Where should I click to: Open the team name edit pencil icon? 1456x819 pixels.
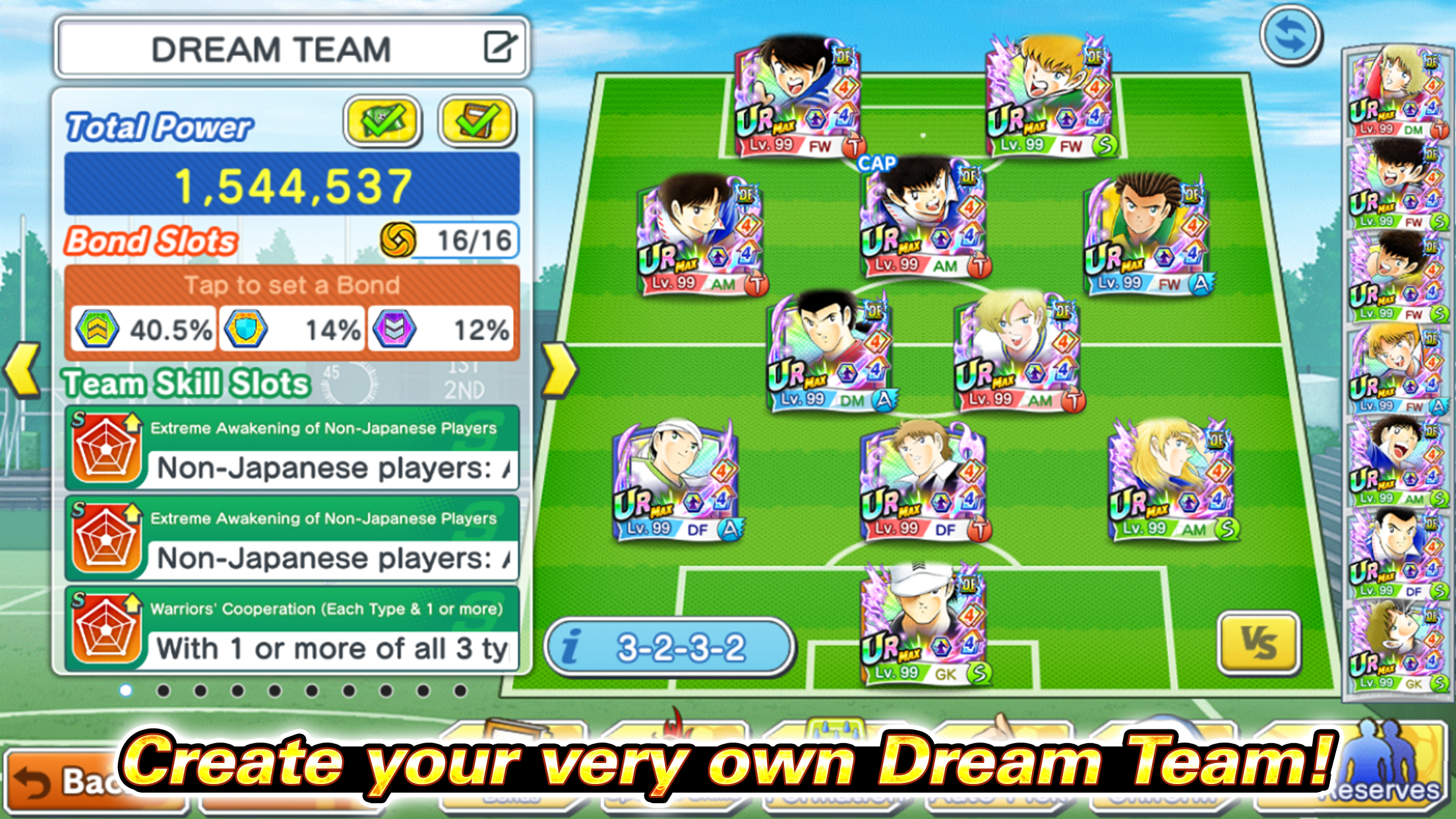coord(501,46)
